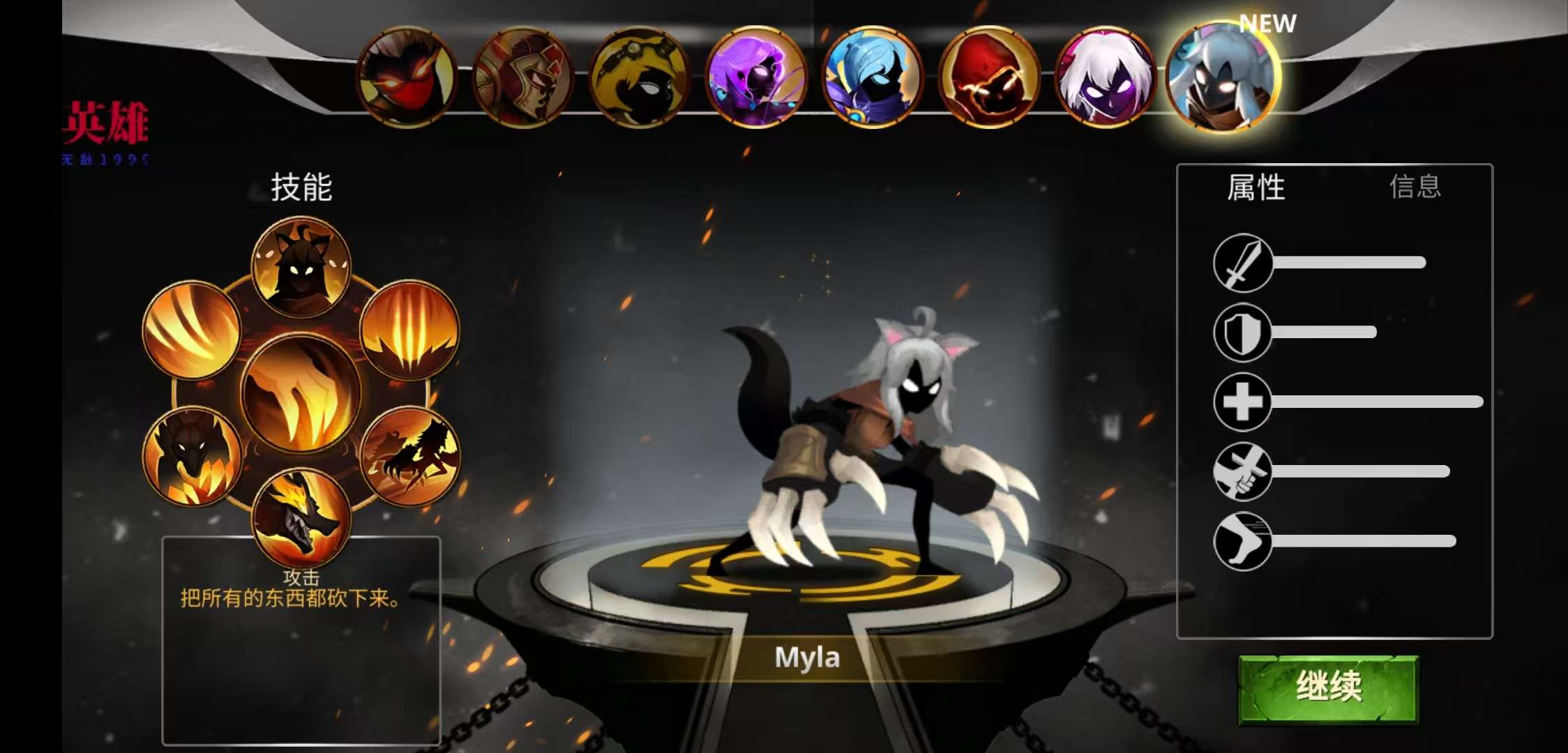The height and width of the screenshot is (753, 1568).
Task: Pick the white-haired purple-eyed hero portrait
Action: pyautogui.click(x=1106, y=78)
